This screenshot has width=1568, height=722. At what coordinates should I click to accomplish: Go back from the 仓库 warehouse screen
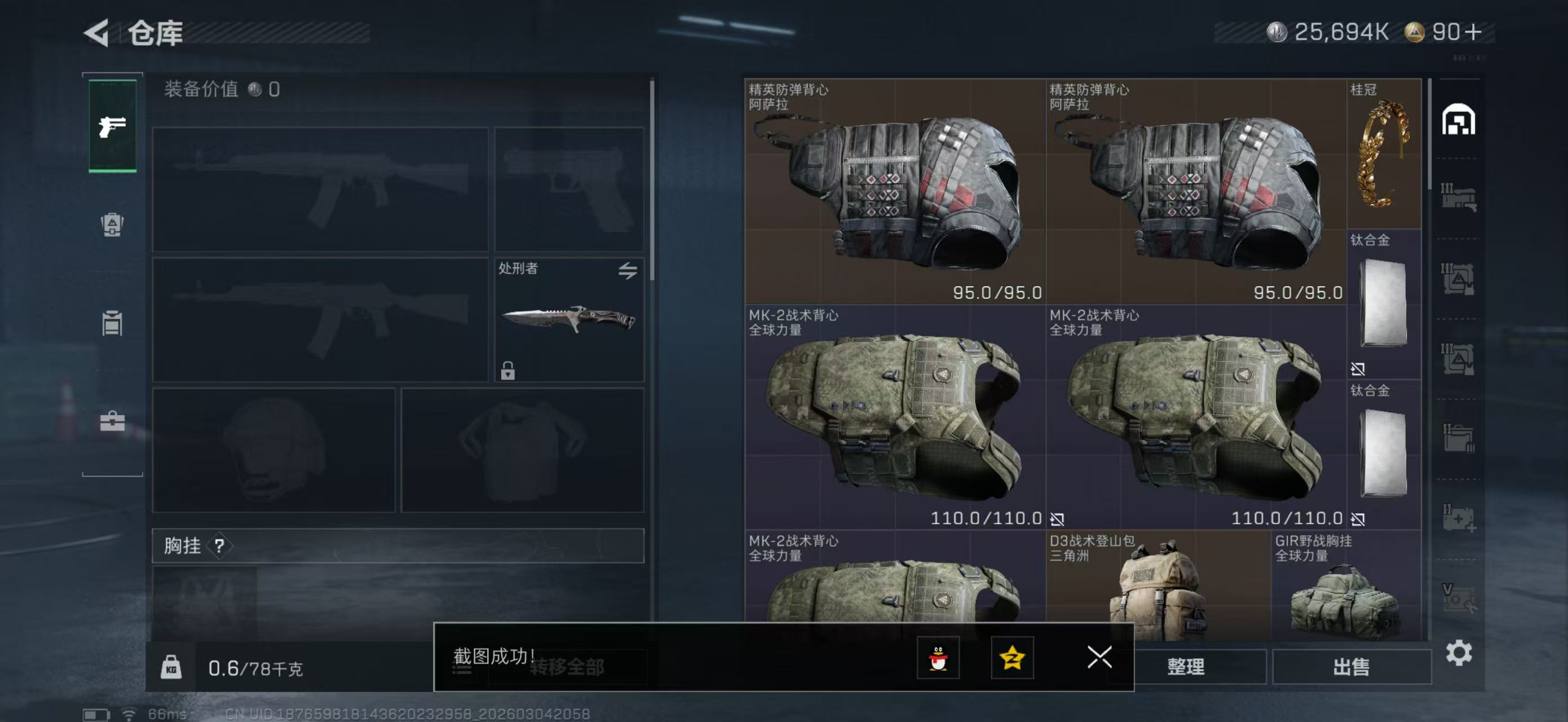[x=98, y=33]
